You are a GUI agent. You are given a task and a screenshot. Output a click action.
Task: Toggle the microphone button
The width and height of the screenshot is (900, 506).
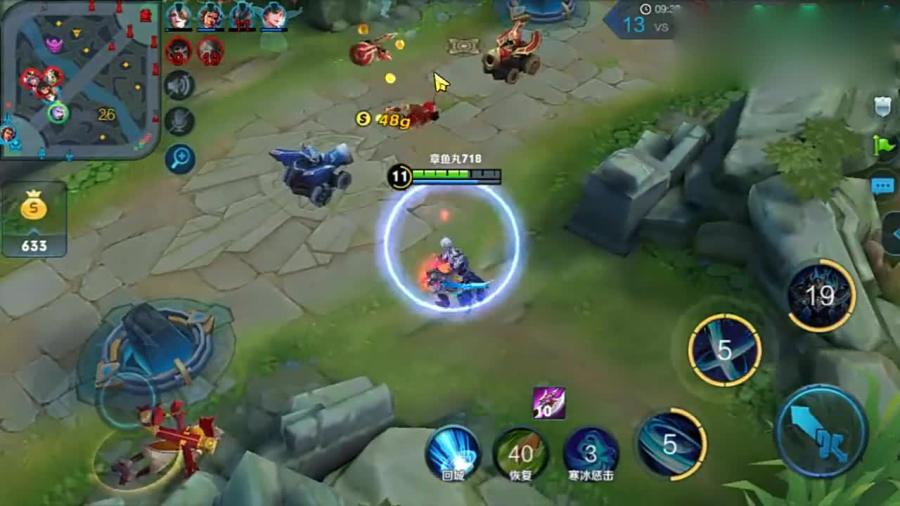coord(180,122)
